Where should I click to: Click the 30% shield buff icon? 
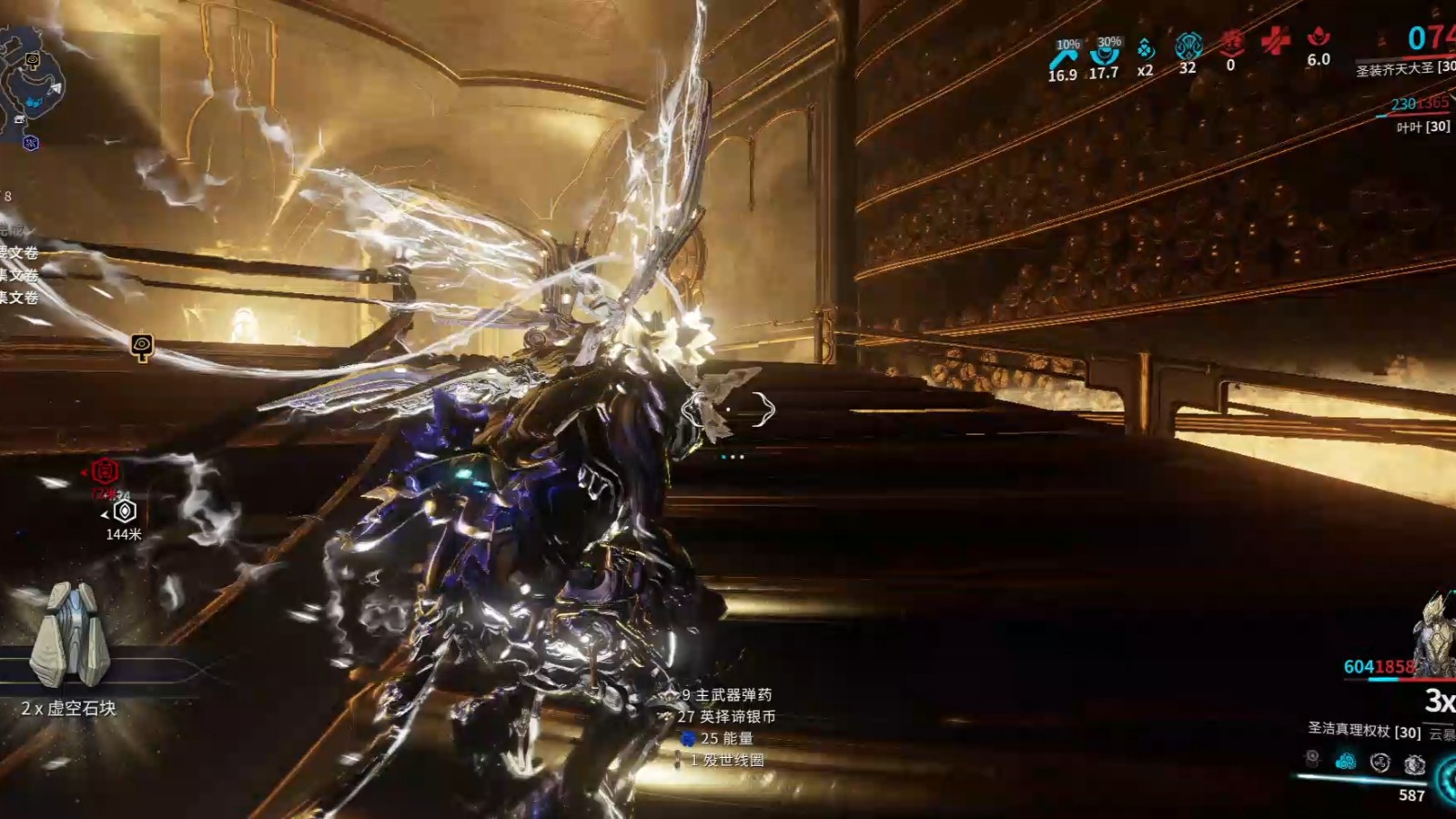point(1105,53)
